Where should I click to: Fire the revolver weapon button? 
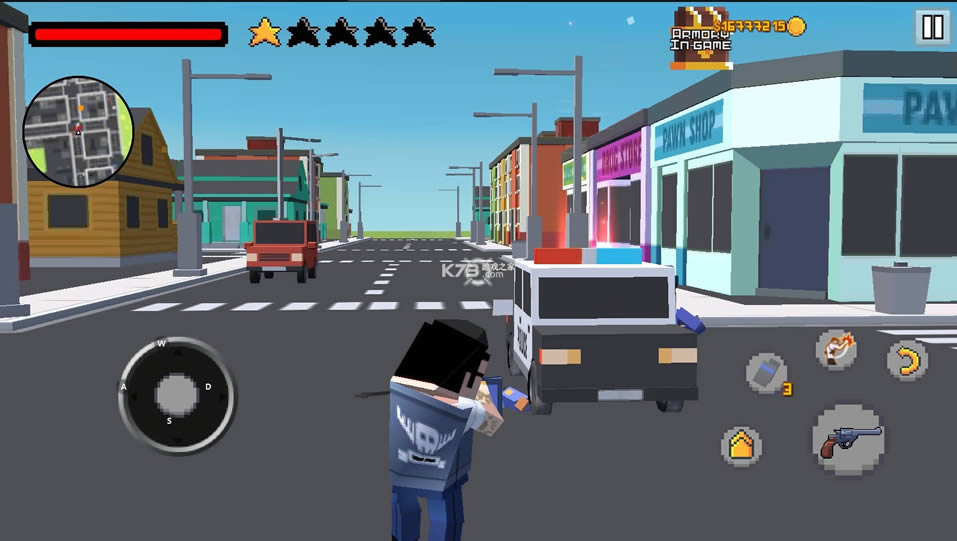click(849, 441)
